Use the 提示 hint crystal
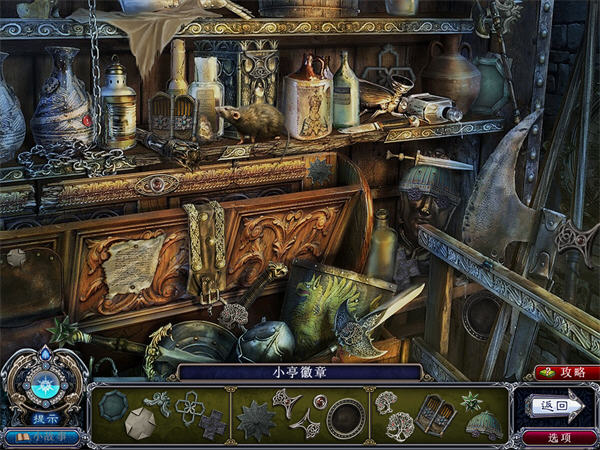Screen dimensions: 600x450 coord(44,386)
